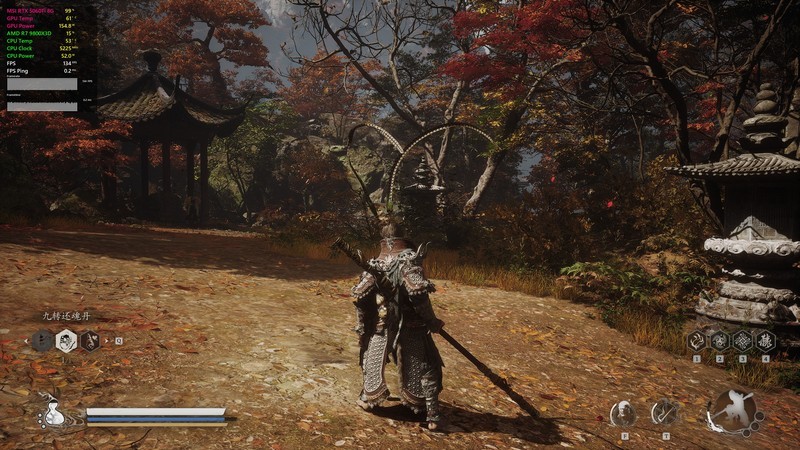Activate the flame-swirl spell in slot 1
800x450 pixels.
(696, 340)
